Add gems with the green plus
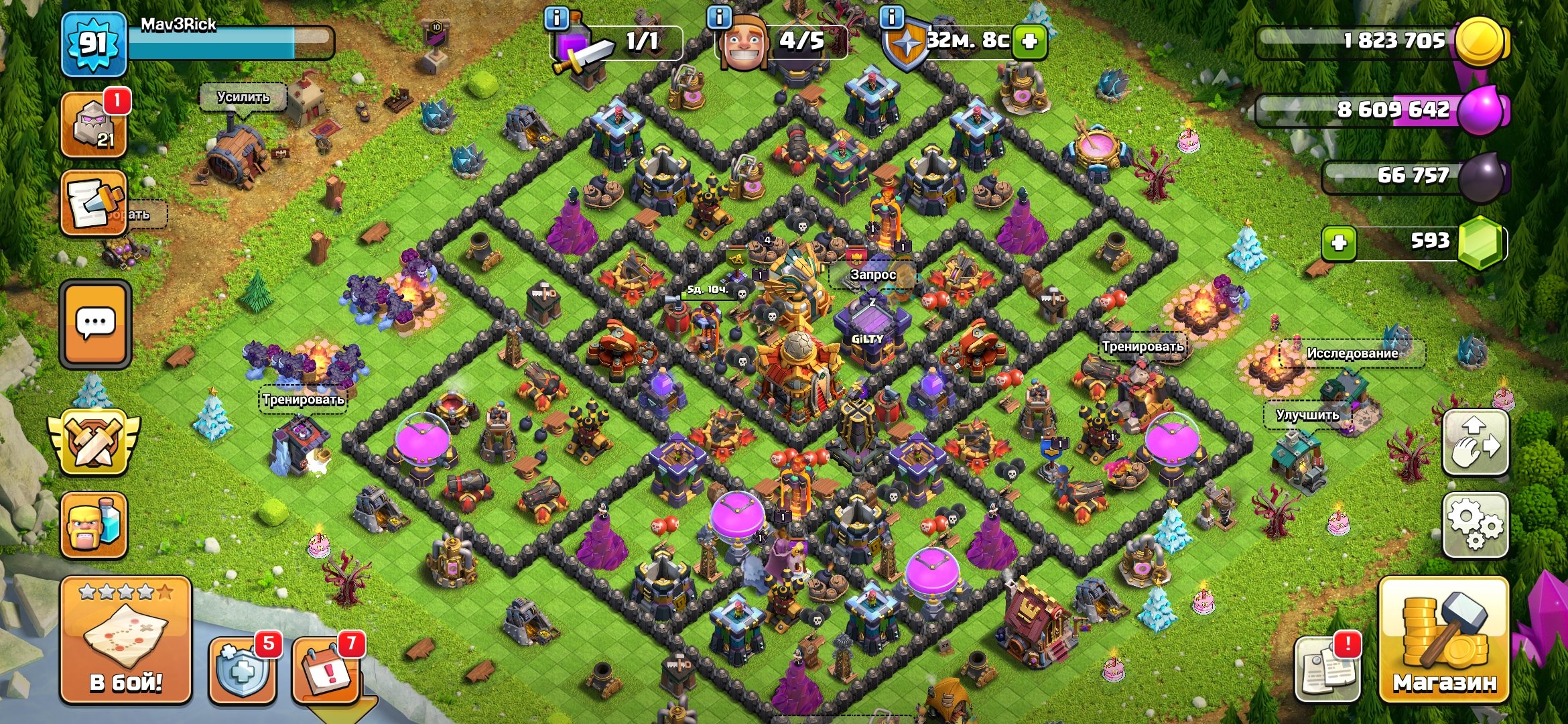 point(1339,243)
